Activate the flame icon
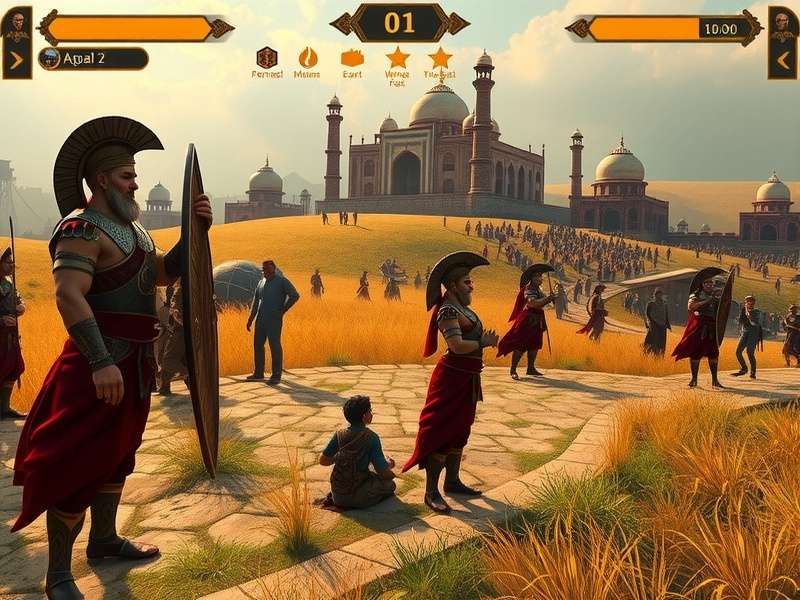 [x=308, y=57]
